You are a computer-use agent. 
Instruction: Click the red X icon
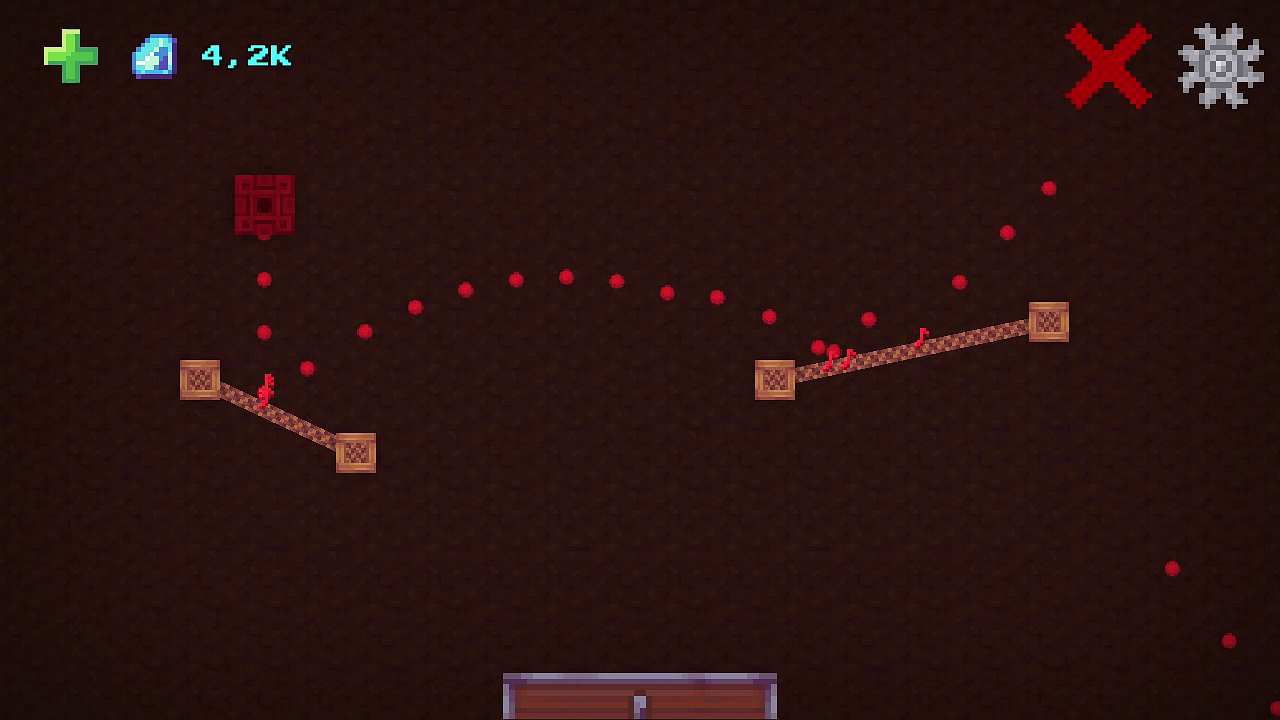click(1106, 66)
